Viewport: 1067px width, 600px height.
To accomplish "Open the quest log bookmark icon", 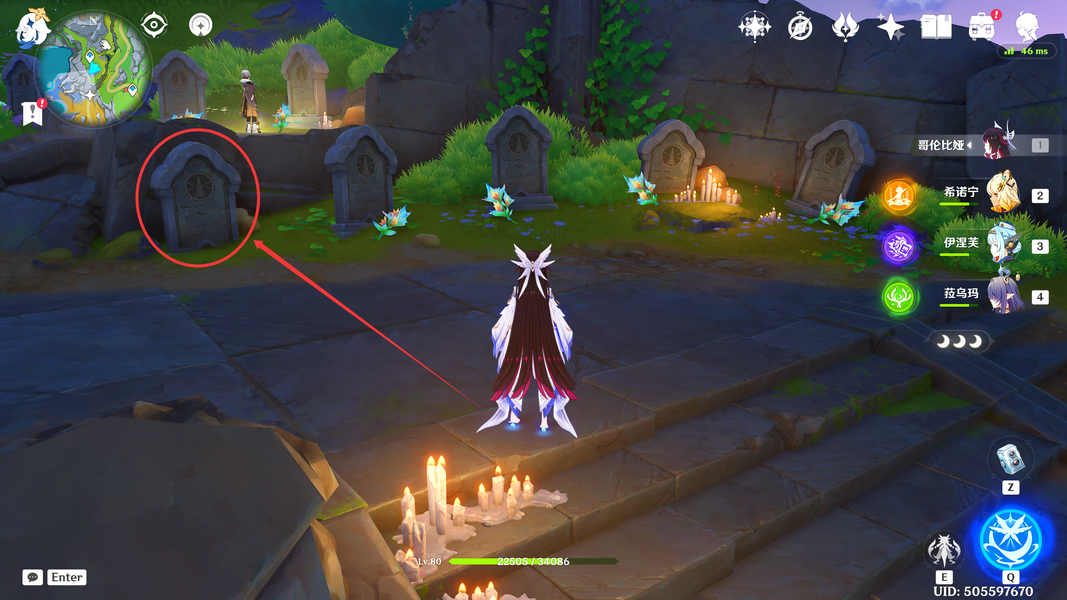I will click(x=32, y=112).
